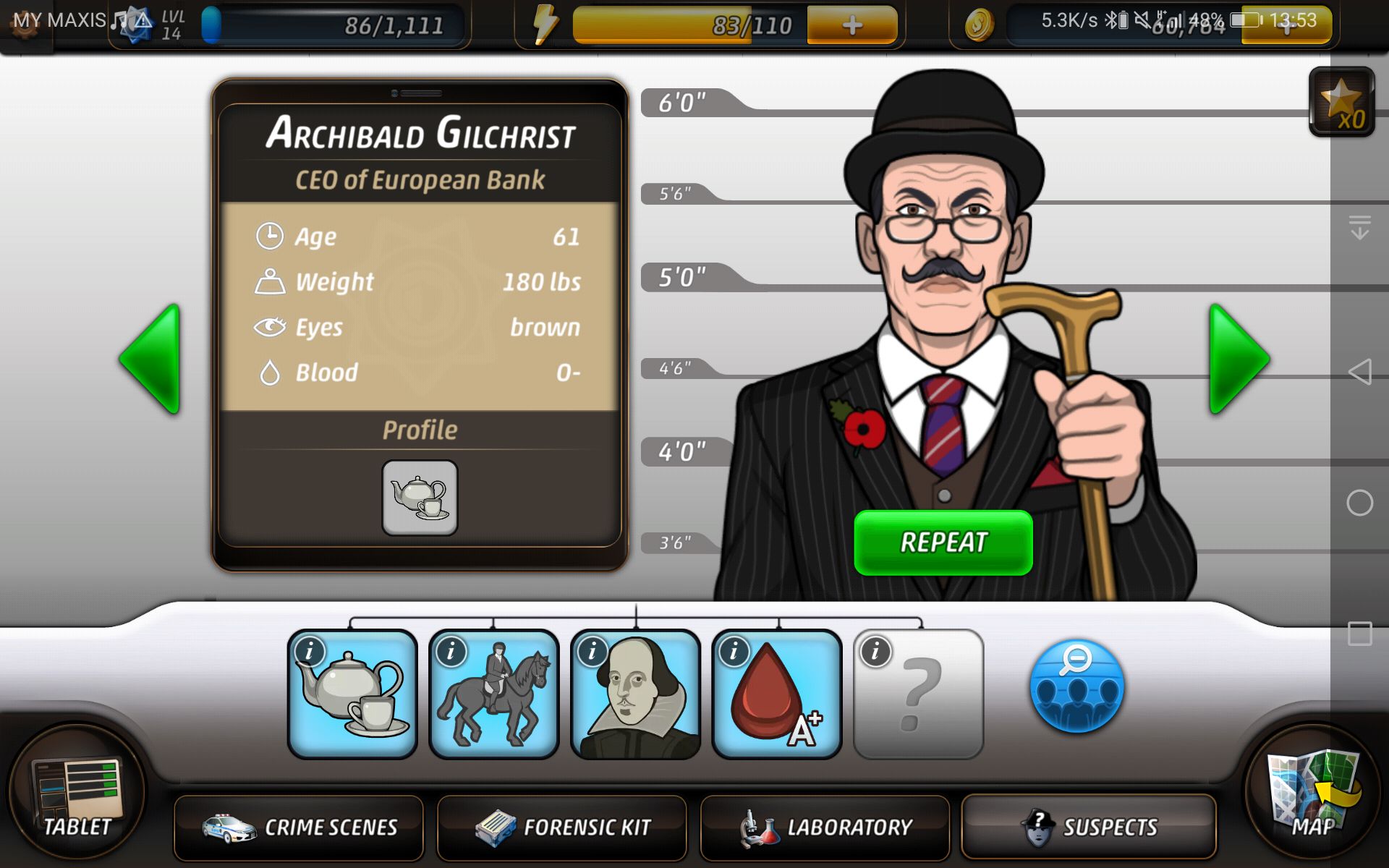Add energy with the plus button
Viewport: 1389px width, 868px height.
click(851, 24)
